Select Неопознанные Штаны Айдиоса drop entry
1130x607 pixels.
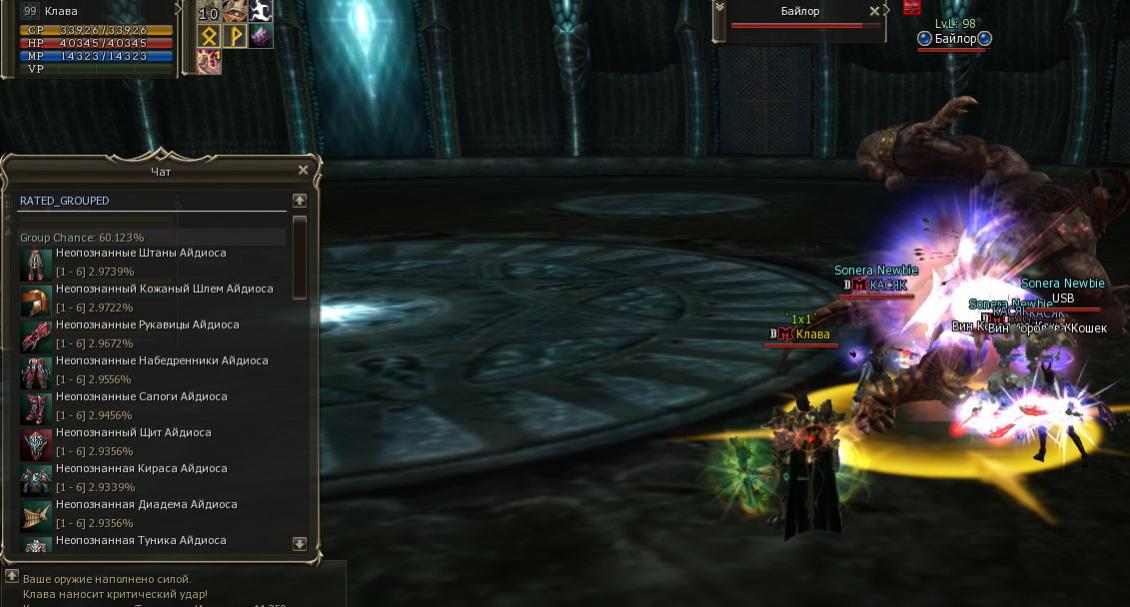(140, 253)
